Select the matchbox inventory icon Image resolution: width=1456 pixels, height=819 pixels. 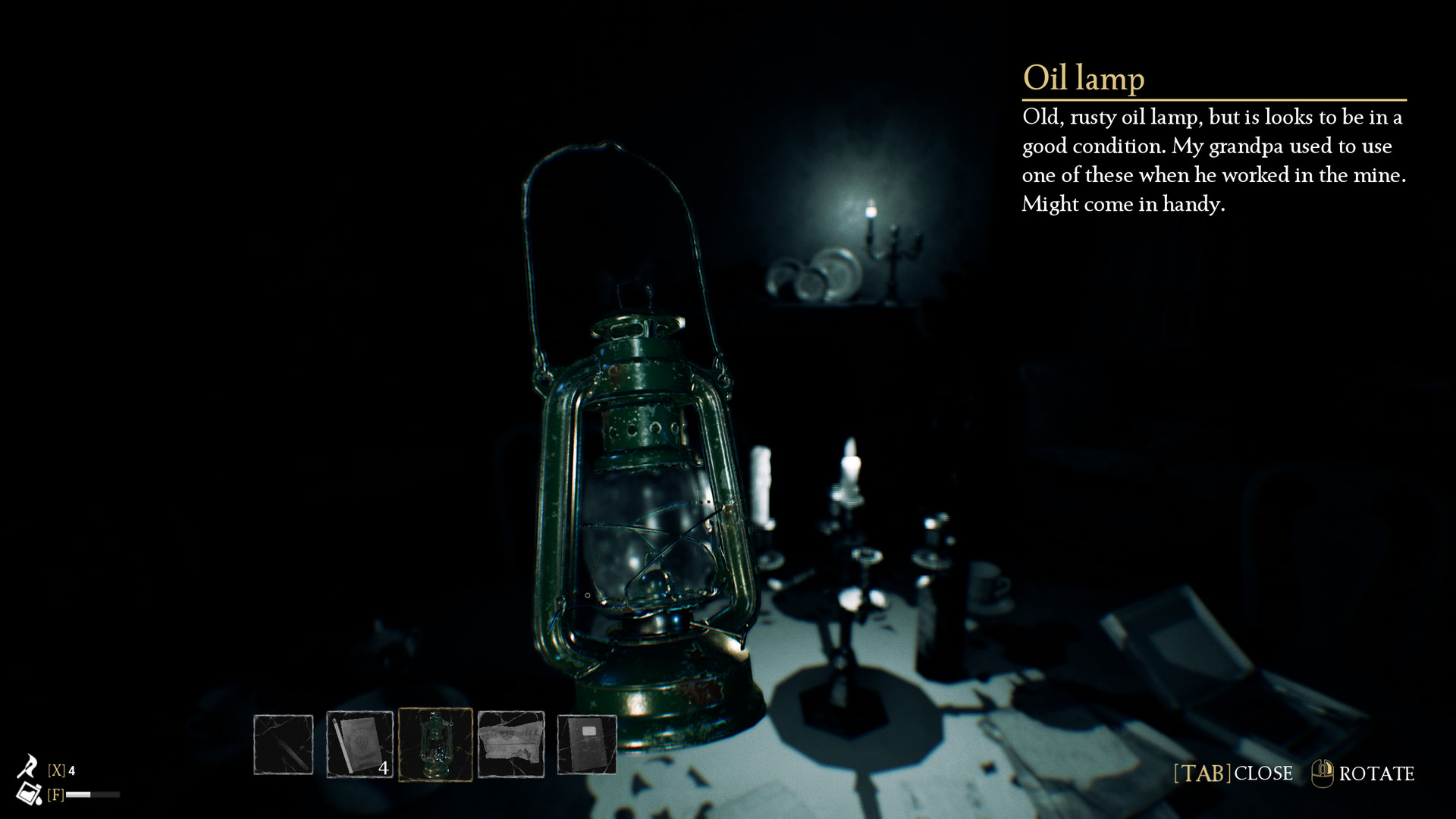tap(362, 743)
